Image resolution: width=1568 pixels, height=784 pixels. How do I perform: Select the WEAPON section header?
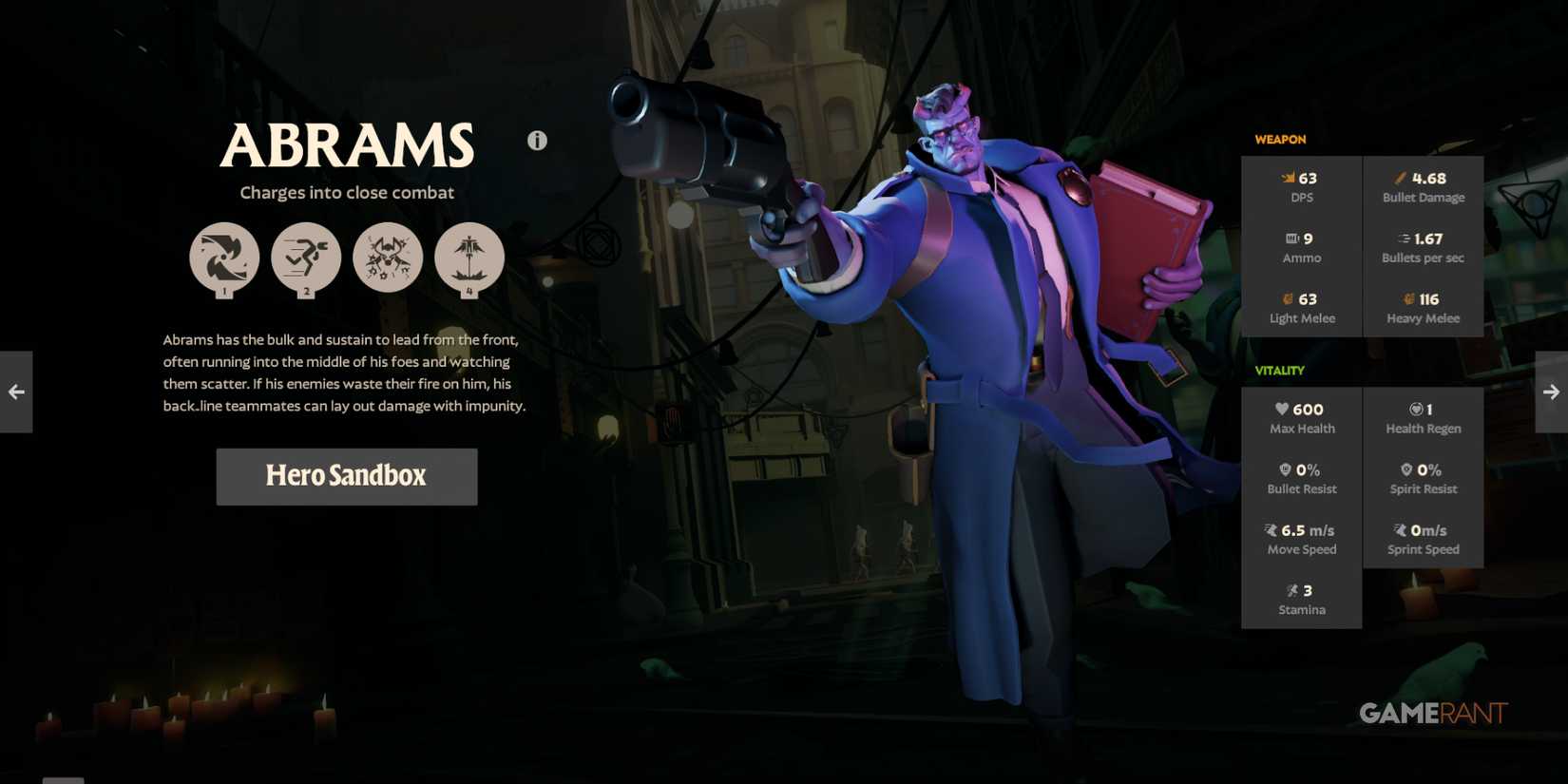tap(1279, 139)
